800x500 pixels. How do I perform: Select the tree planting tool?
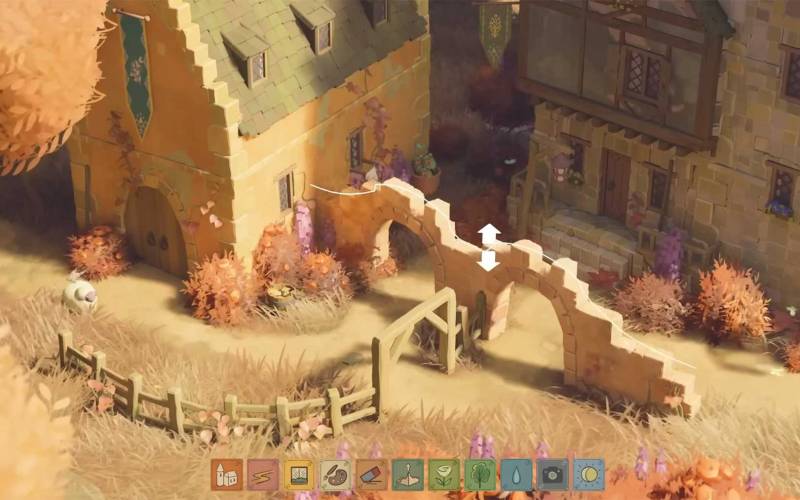(480, 474)
